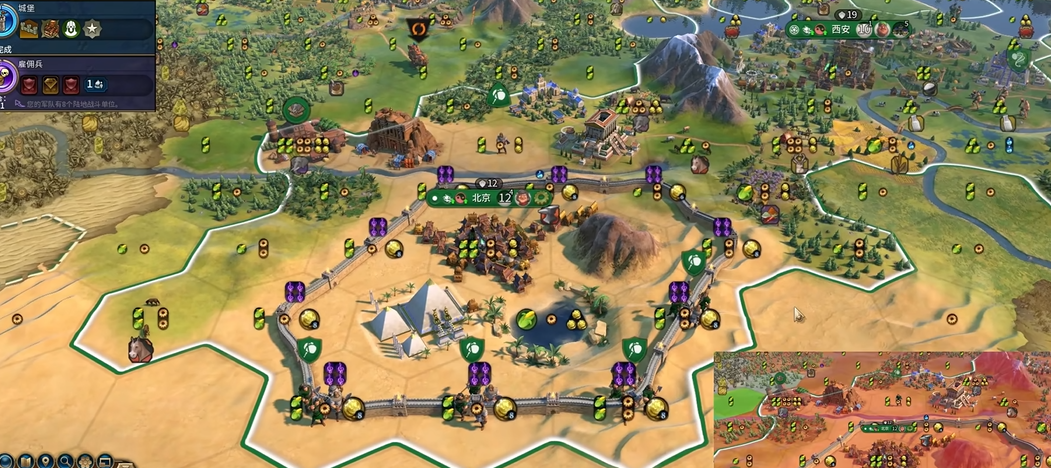1051x468 pixels.
Task: Open the map search magnifier tool
Action: pyautogui.click(x=65, y=462)
